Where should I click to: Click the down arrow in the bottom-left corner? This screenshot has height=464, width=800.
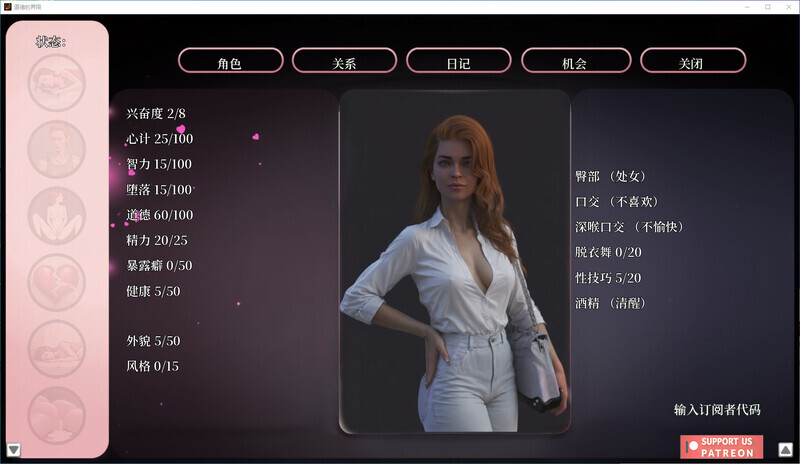point(14,449)
